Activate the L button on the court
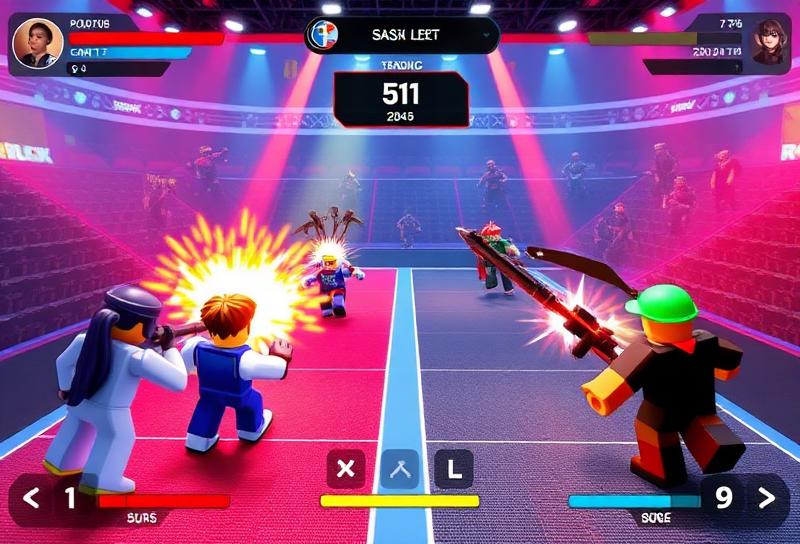Viewport: 800px width, 544px height. [x=453, y=468]
